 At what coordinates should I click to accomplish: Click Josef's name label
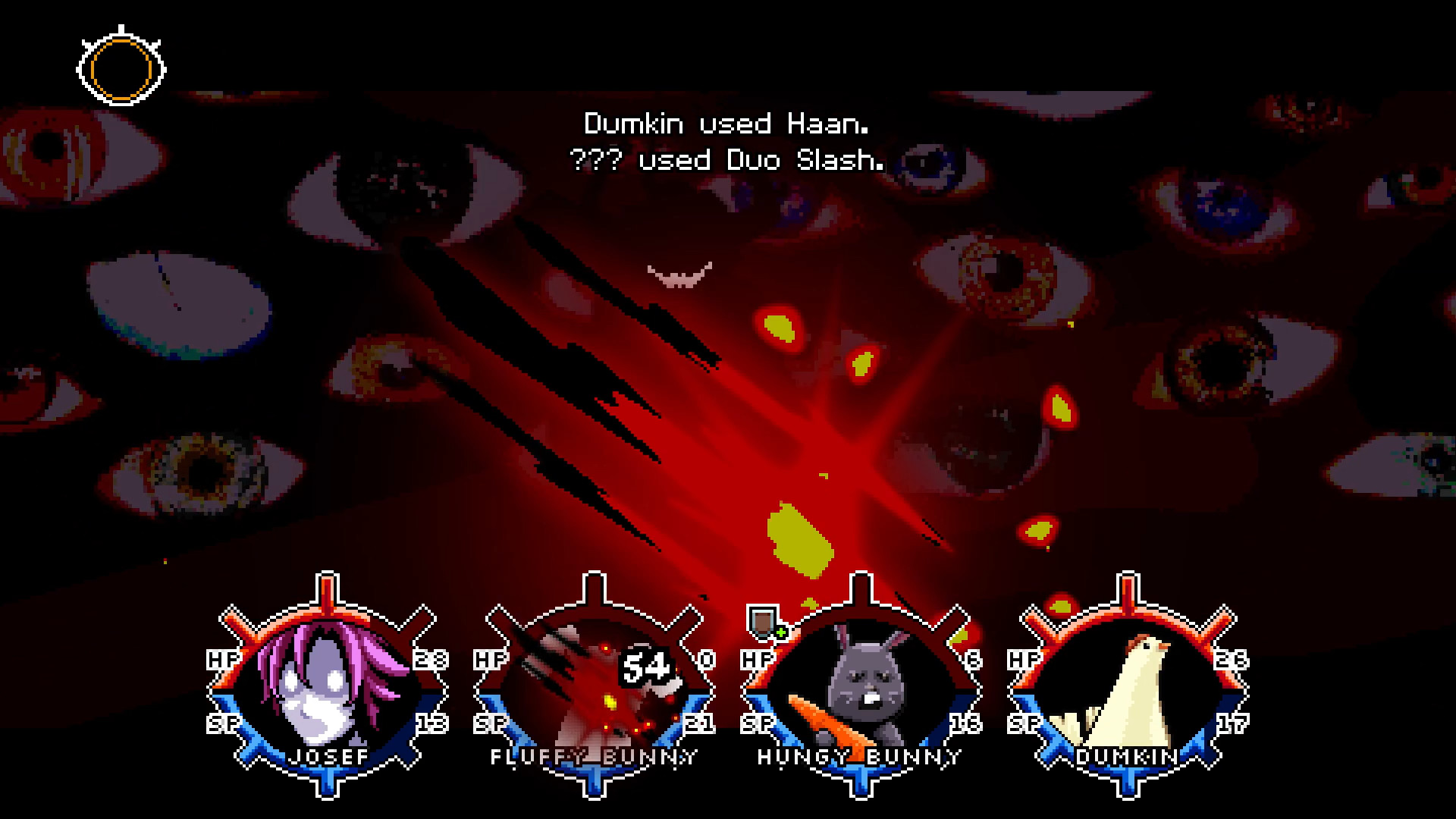(328, 756)
